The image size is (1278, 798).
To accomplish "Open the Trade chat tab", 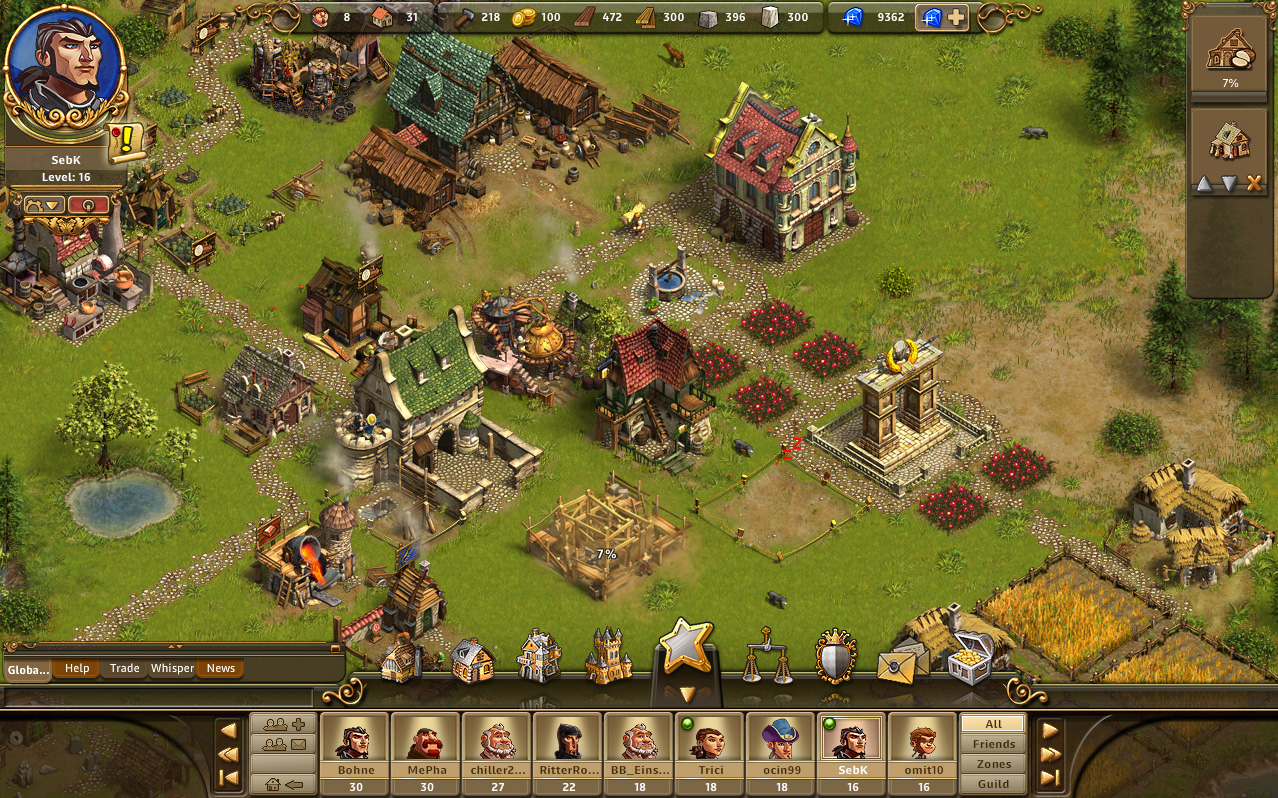I will pyautogui.click(x=125, y=668).
